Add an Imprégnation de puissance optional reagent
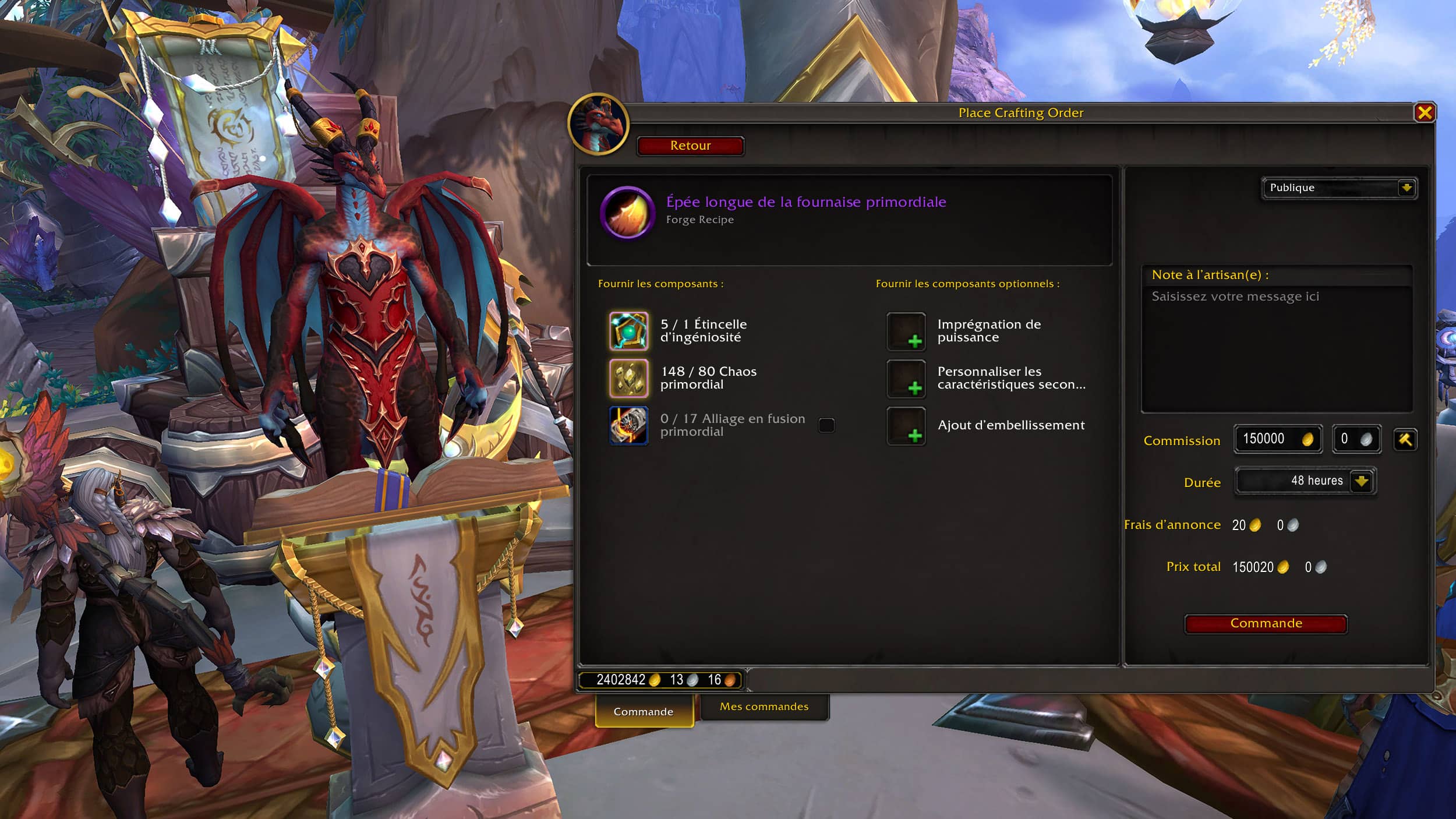1456x819 pixels. (x=906, y=331)
